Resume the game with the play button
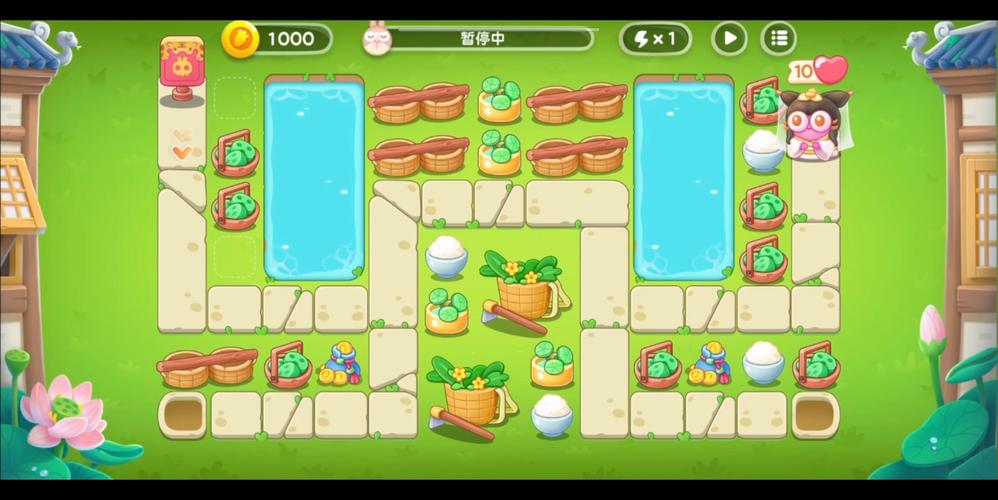 click(729, 39)
